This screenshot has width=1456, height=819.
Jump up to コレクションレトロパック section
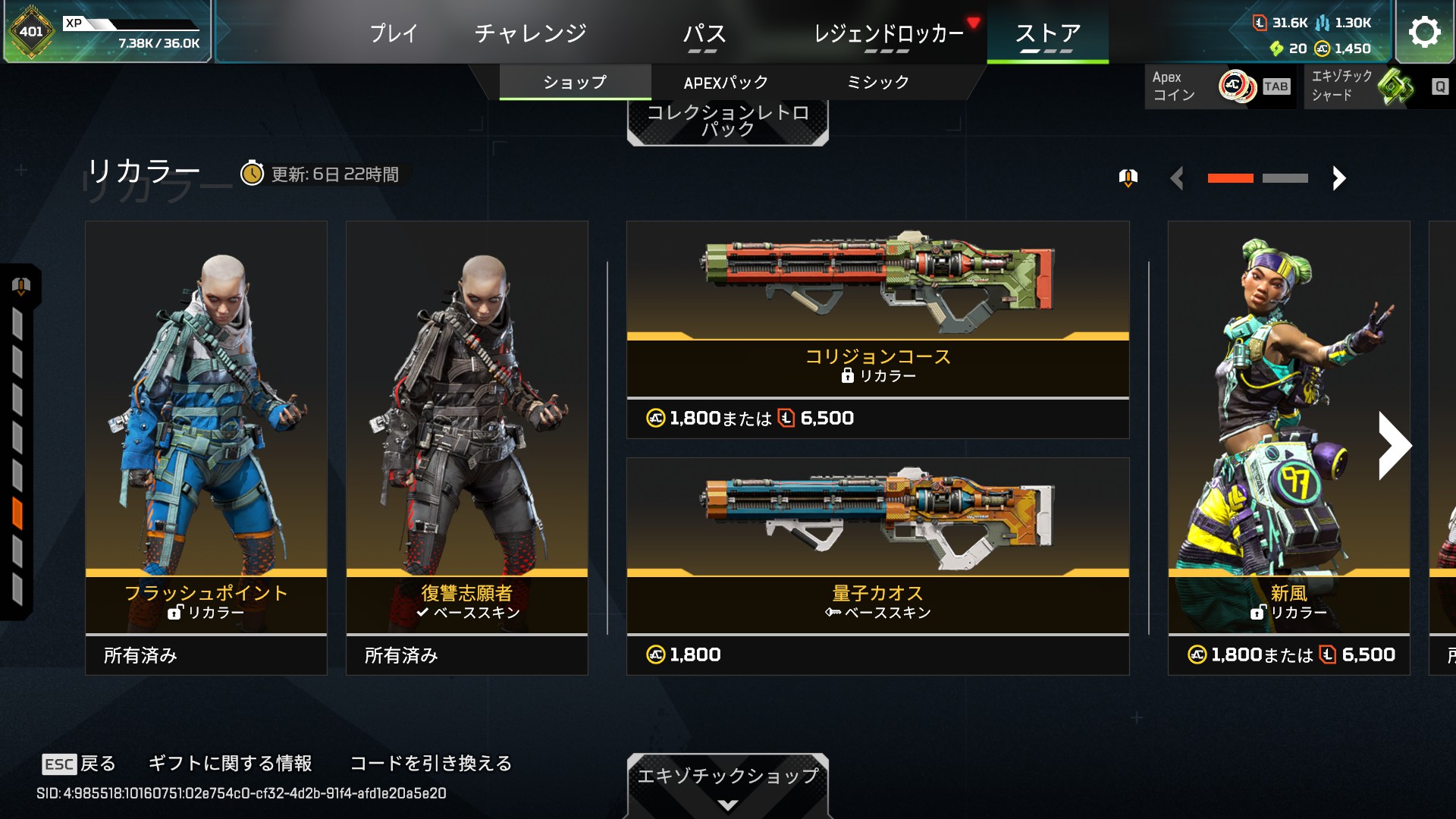[727, 121]
